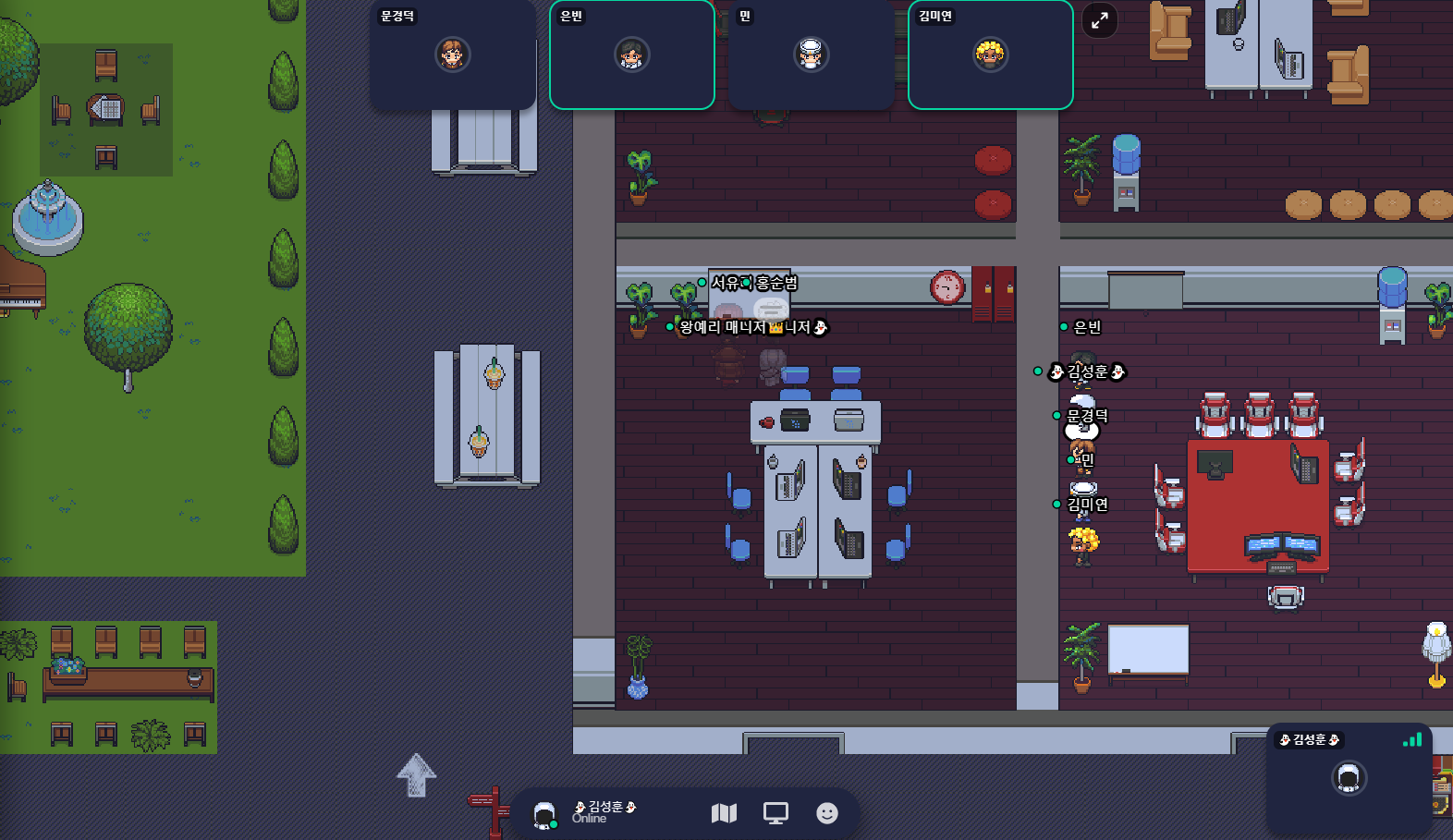Click the 민 participant video tile
Image resolution: width=1453 pixels, height=840 pixels.
click(x=811, y=55)
